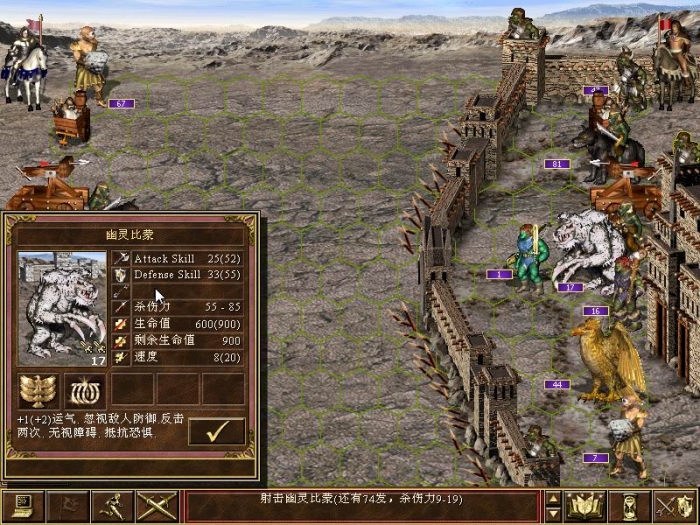700x525 pixels.
Task: Click the combat log scroll-up arrow
Action: (x=553, y=499)
